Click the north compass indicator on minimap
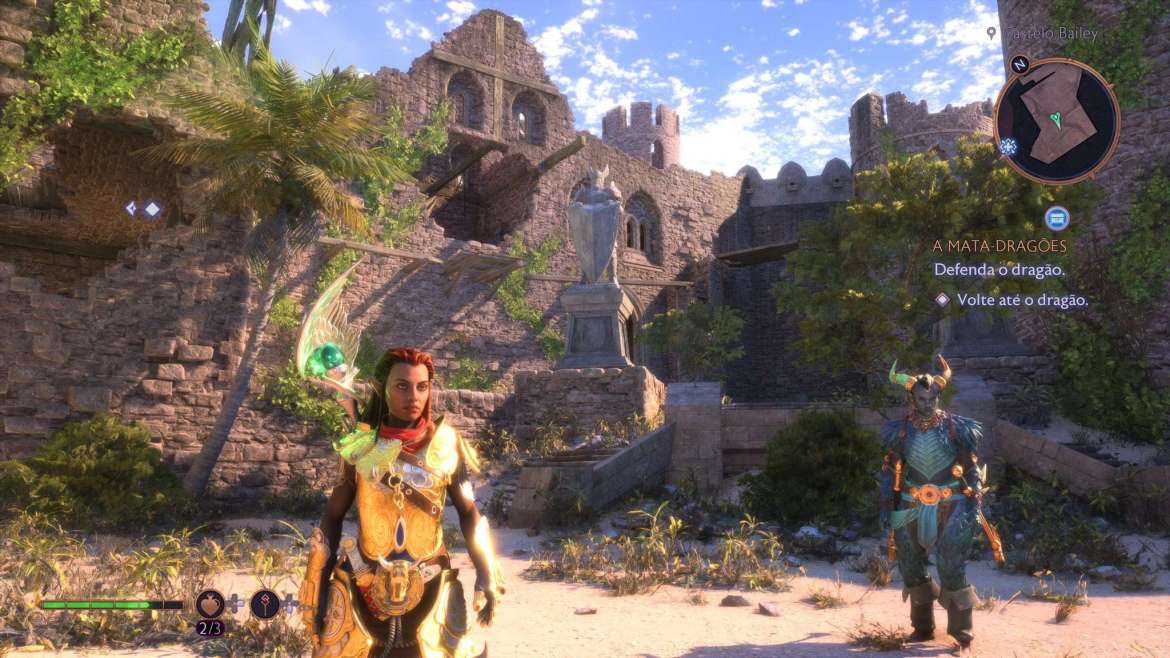This screenshot has width=1170, height=658. point(1020,65)
